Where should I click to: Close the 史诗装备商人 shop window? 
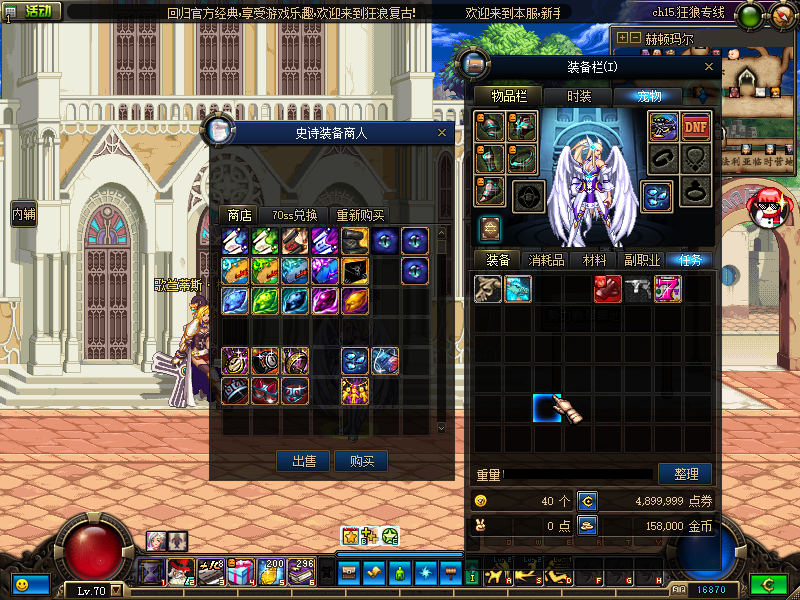tap(442, 132)
